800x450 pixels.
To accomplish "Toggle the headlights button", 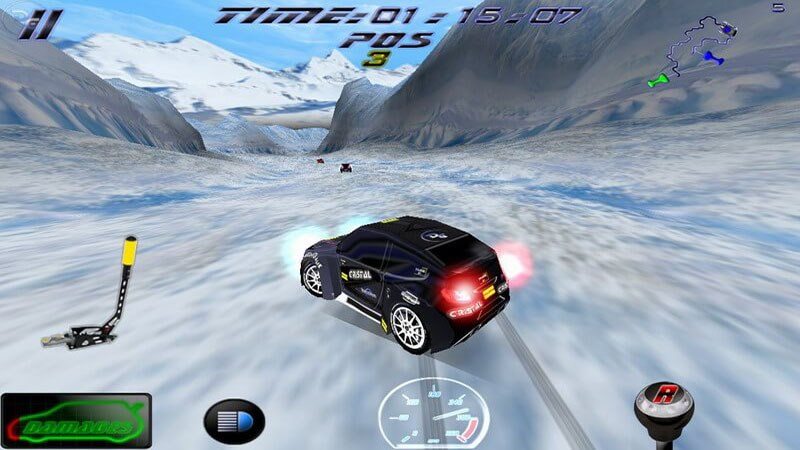I will point(235,421).
